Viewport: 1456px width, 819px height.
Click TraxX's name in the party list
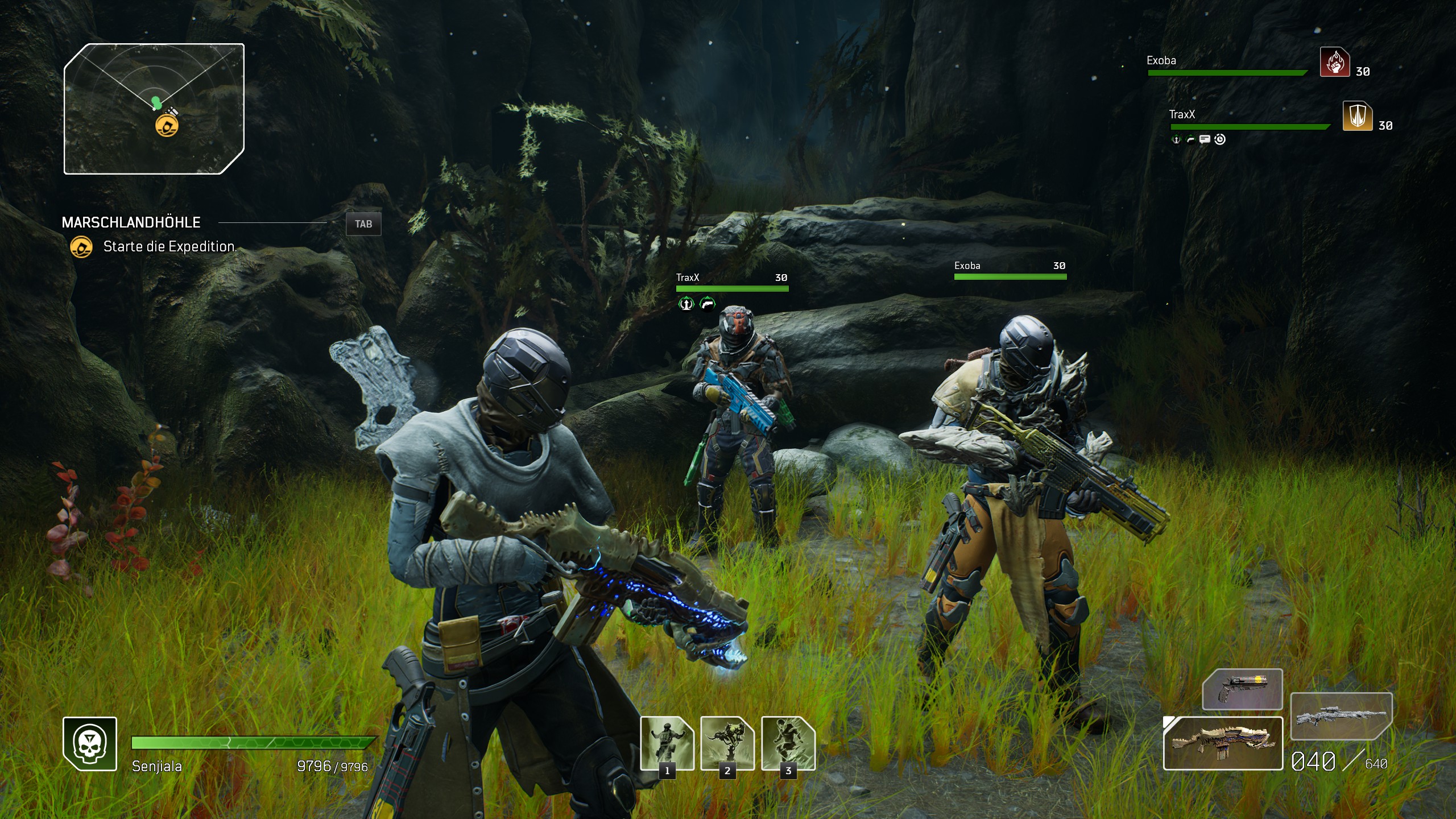(x=1181, y=114)
